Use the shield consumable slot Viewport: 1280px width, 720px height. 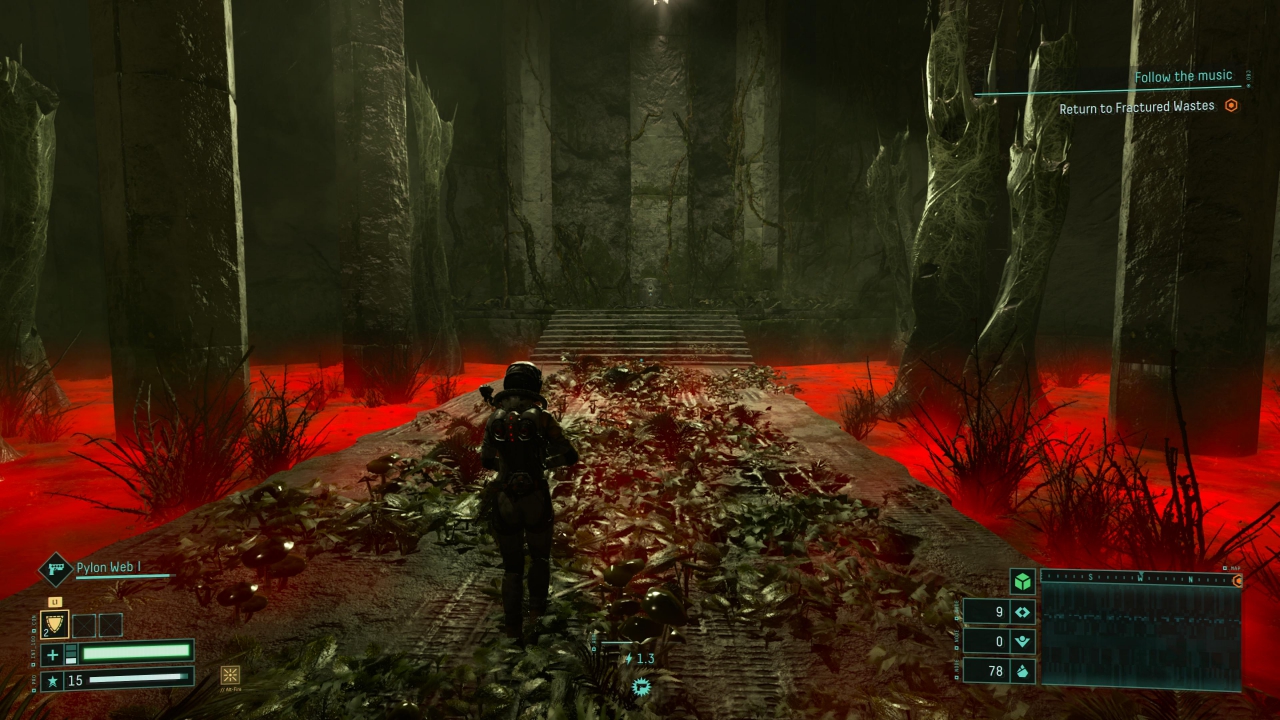(54, 625)
